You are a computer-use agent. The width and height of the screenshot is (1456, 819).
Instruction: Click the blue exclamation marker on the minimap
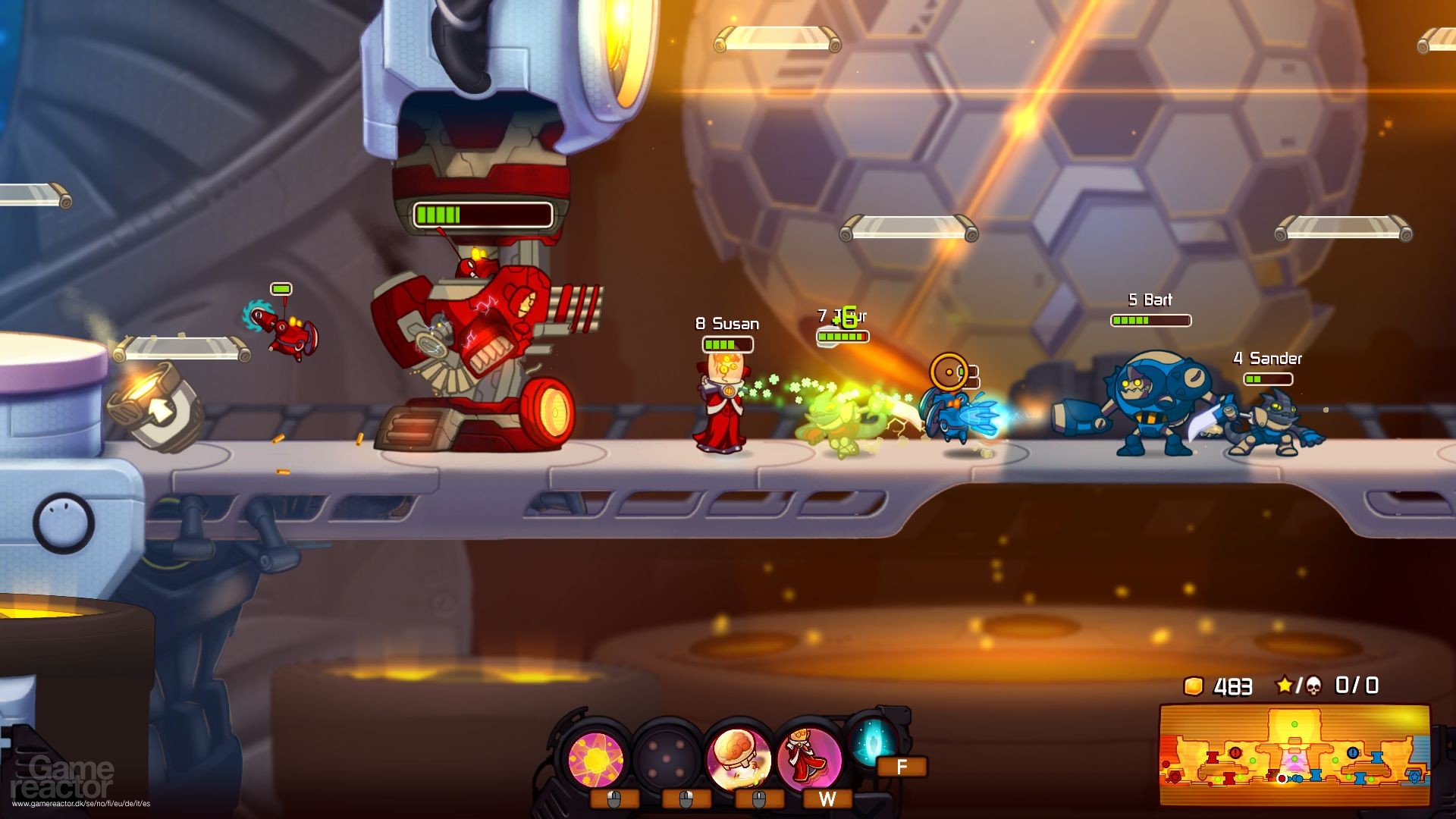pos(1352,752)
